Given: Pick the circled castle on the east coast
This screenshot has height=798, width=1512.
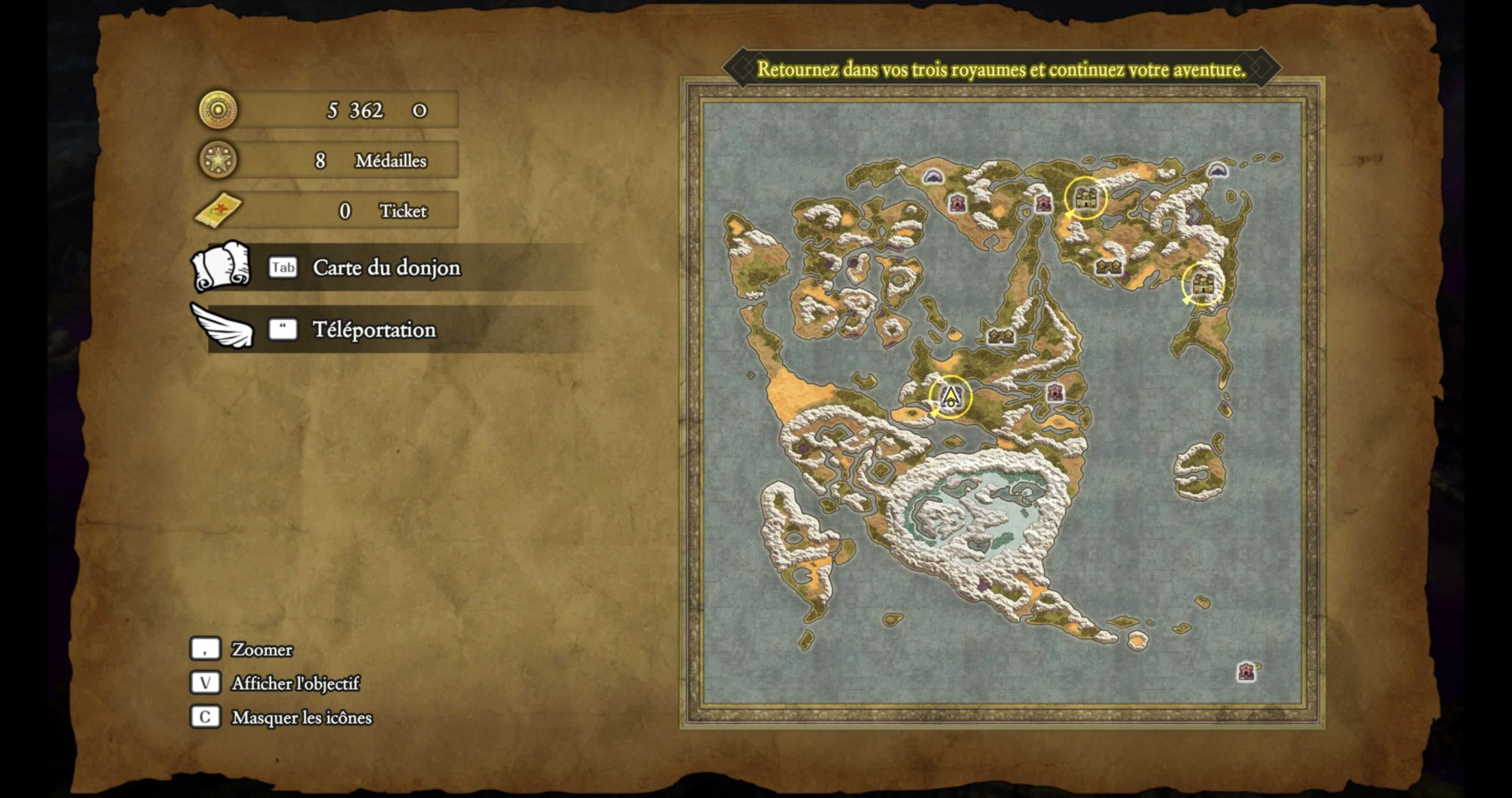Looking at the screenshot, I should [1202, 284].
